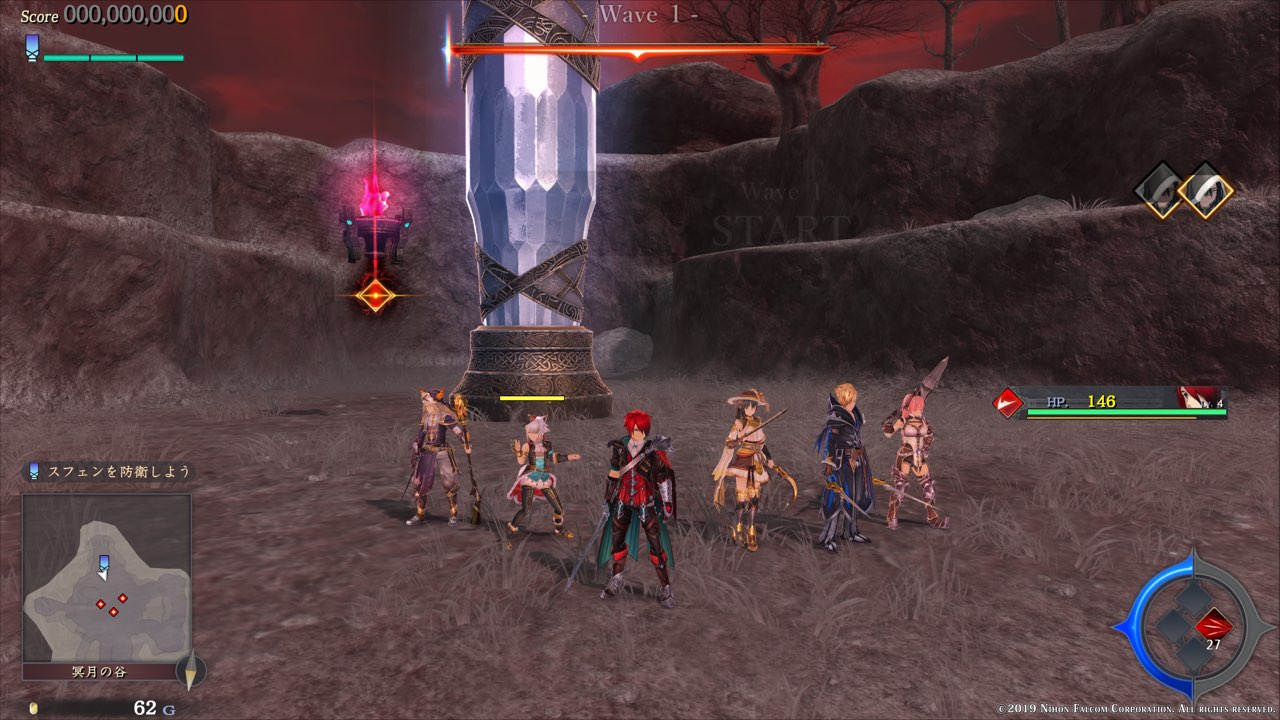The image size is (1280, 720).
Task: Select the left party member portrait diamond
Action: point(1161,190)
